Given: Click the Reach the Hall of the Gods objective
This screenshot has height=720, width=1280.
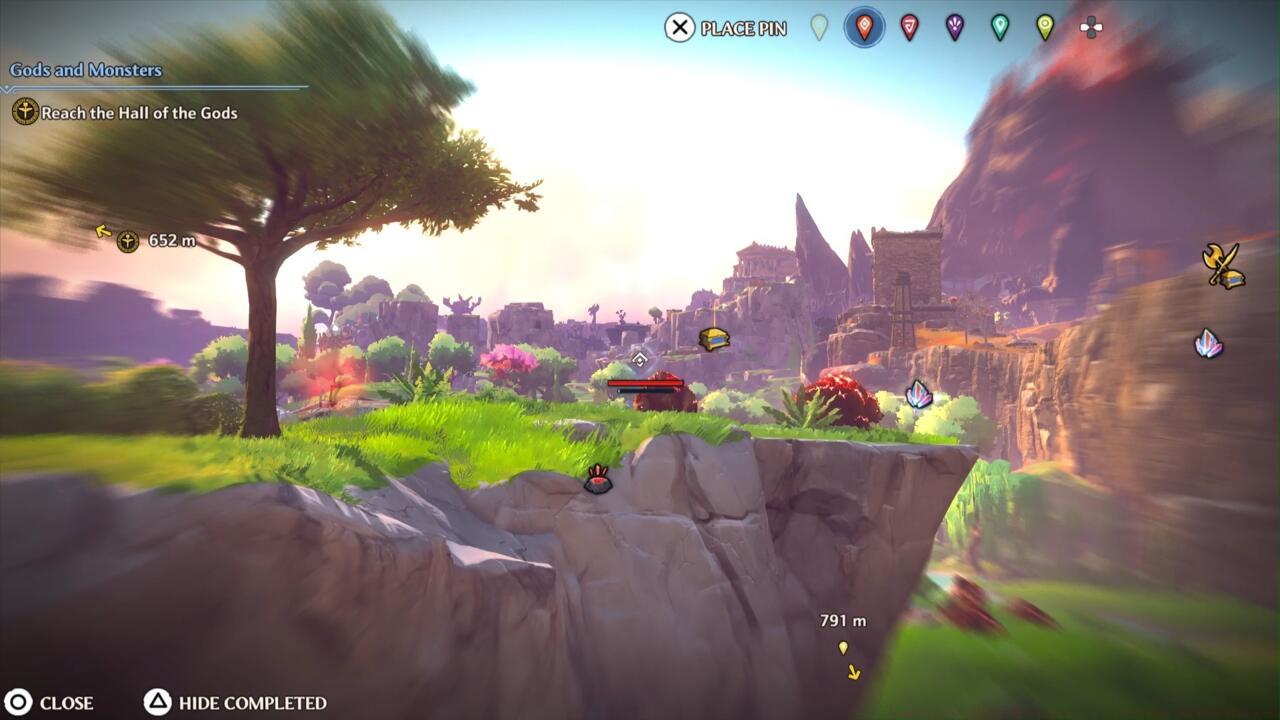Looking at the screenshot, I should click(x=139, y=113).
